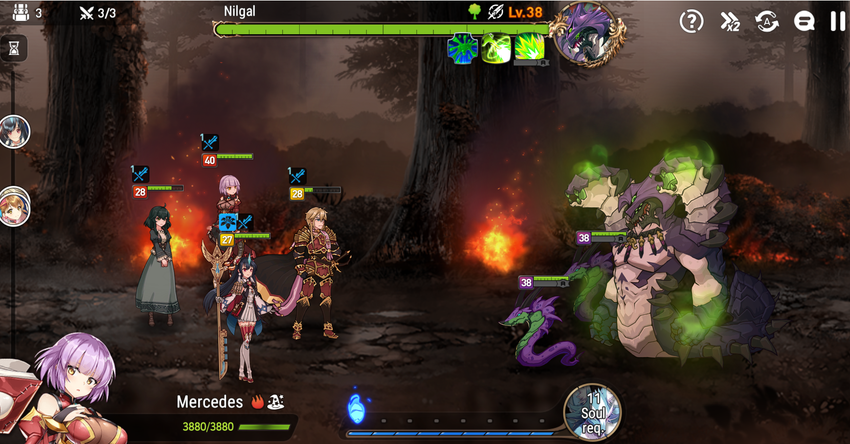Pause the battle

(x=837, y=20)
